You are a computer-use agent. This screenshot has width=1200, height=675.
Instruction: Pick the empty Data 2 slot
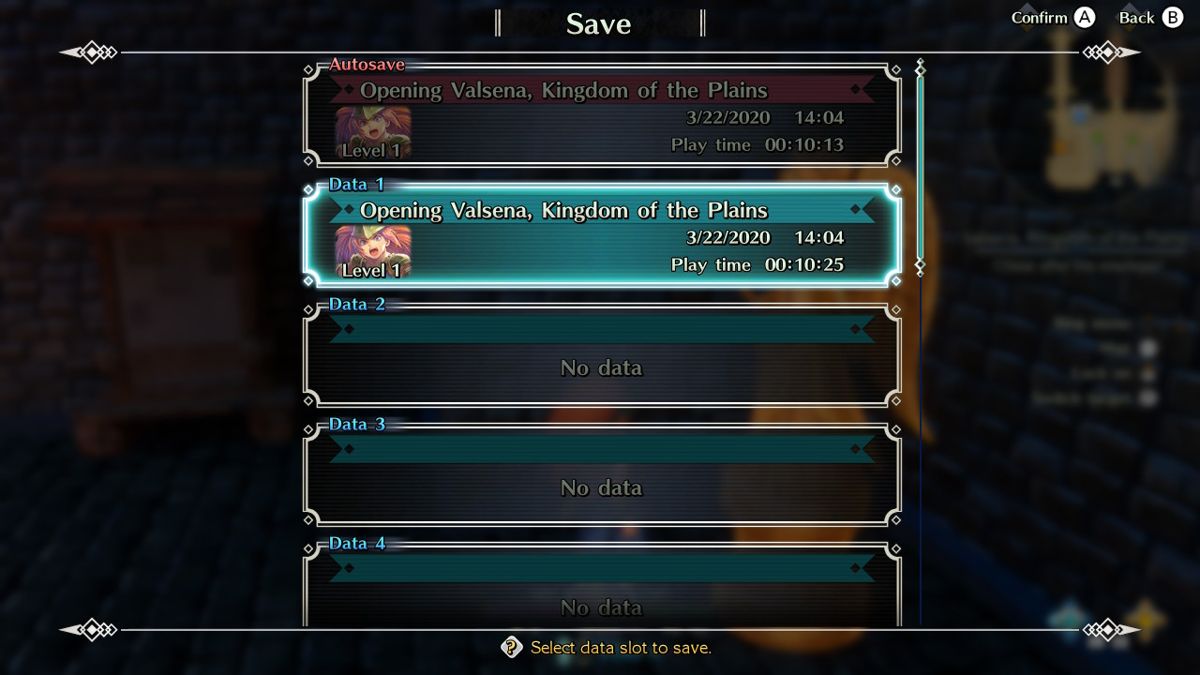click(x=602, y=357)
